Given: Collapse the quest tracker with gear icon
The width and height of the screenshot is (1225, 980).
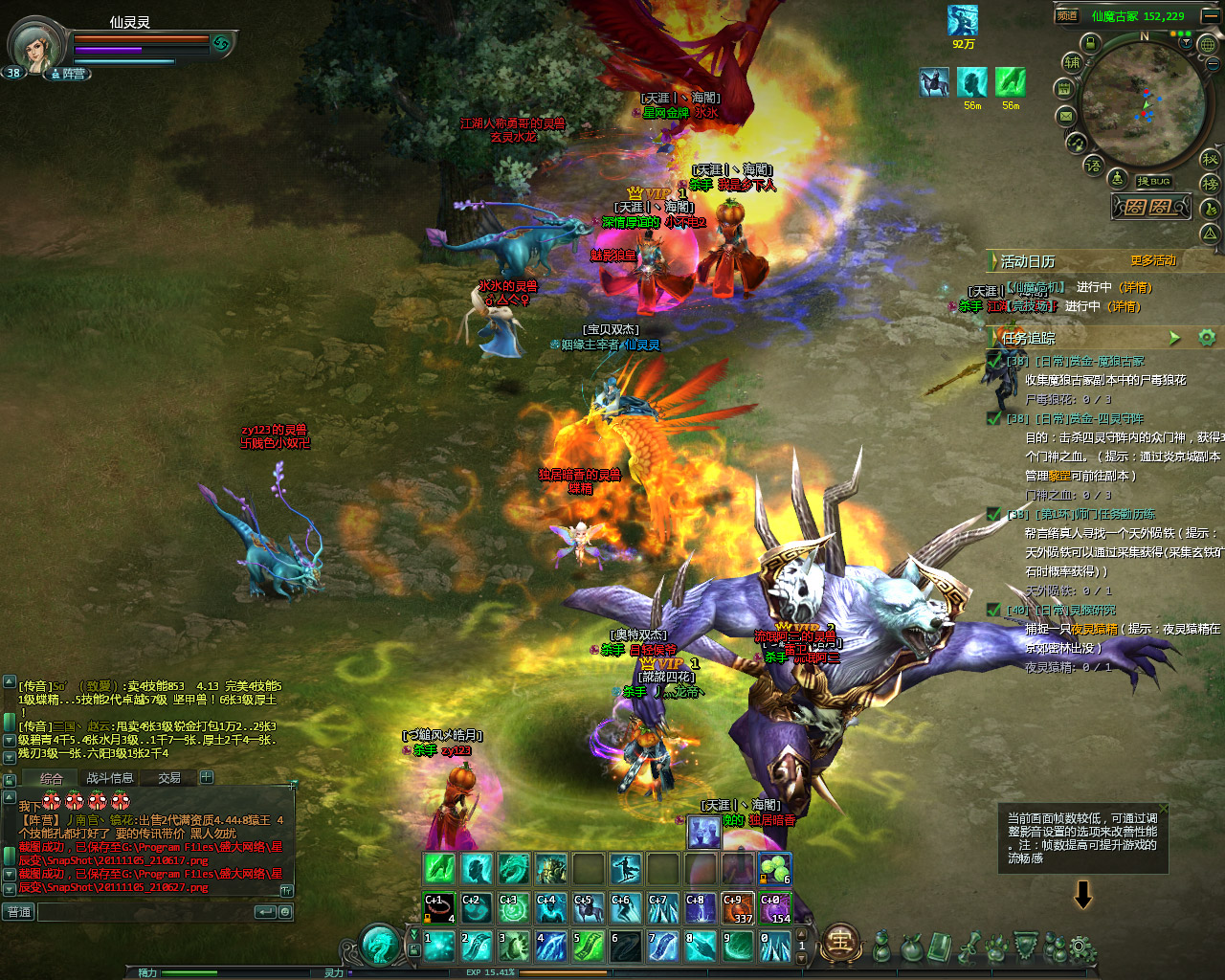Looking at the screenshot, I should (x=1207, y=338).
